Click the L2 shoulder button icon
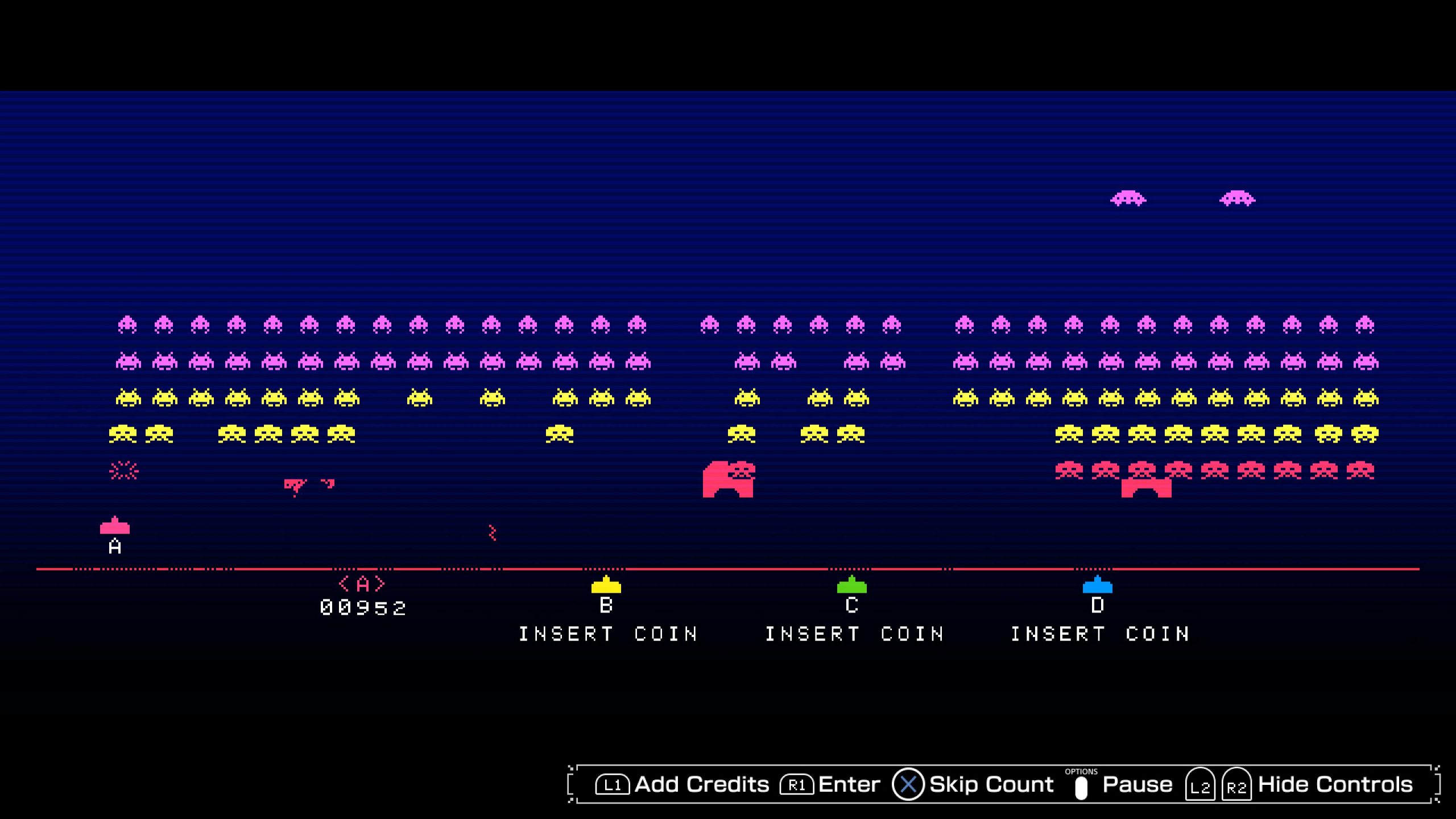 tap(1201, 784)
